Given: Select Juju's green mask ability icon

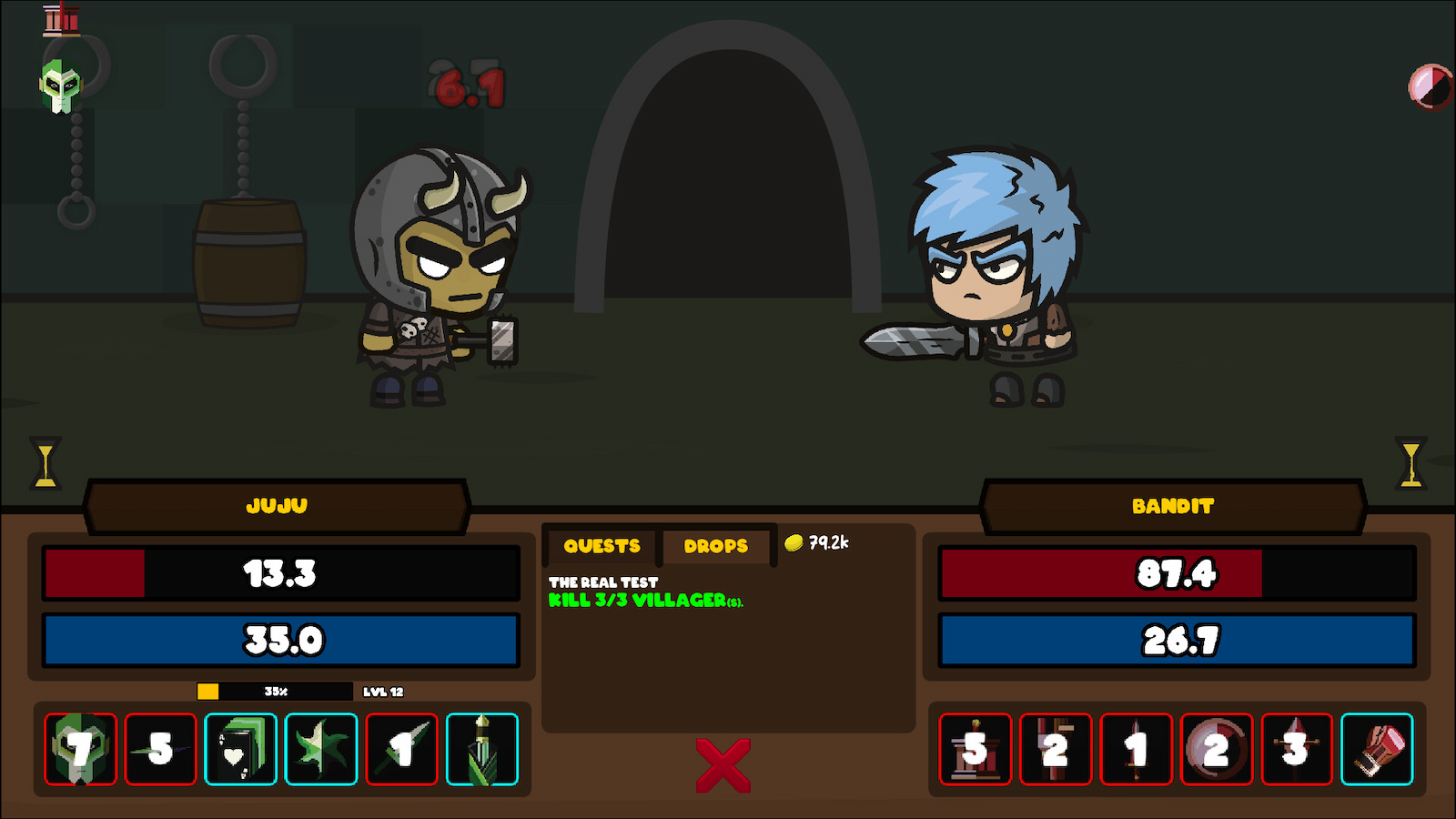Looking at the screenshot, I should click(x=79, y=751).
